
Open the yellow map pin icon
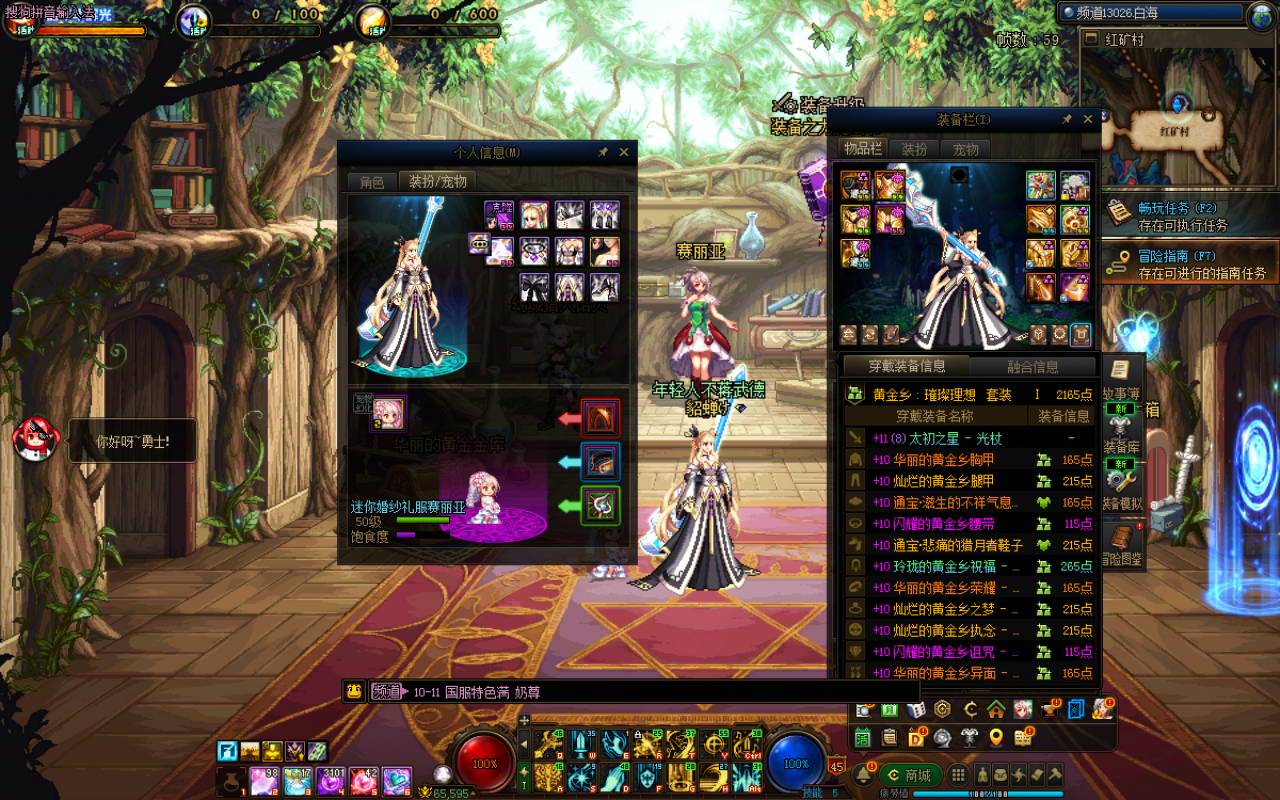click(995, 738)
